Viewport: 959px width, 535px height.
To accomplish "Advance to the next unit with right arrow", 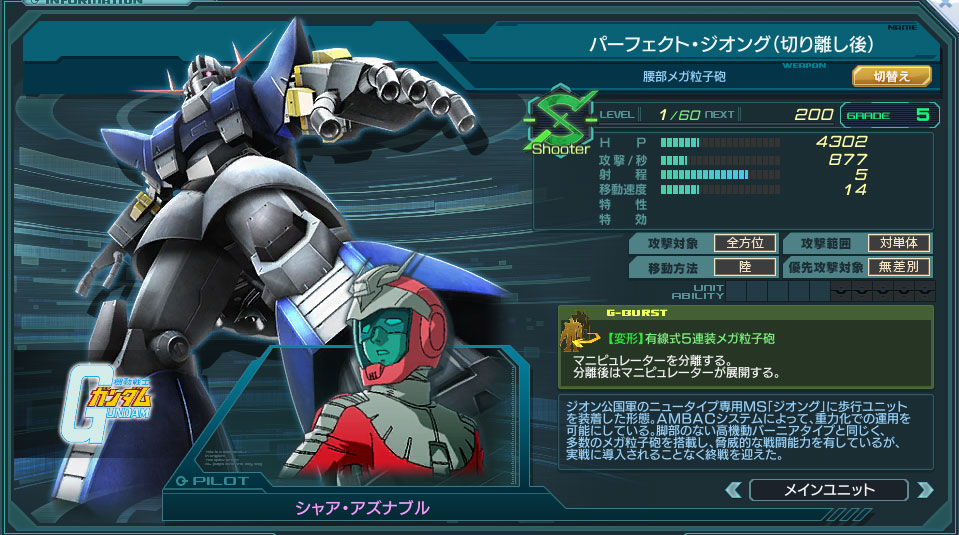I will [924, 490].
